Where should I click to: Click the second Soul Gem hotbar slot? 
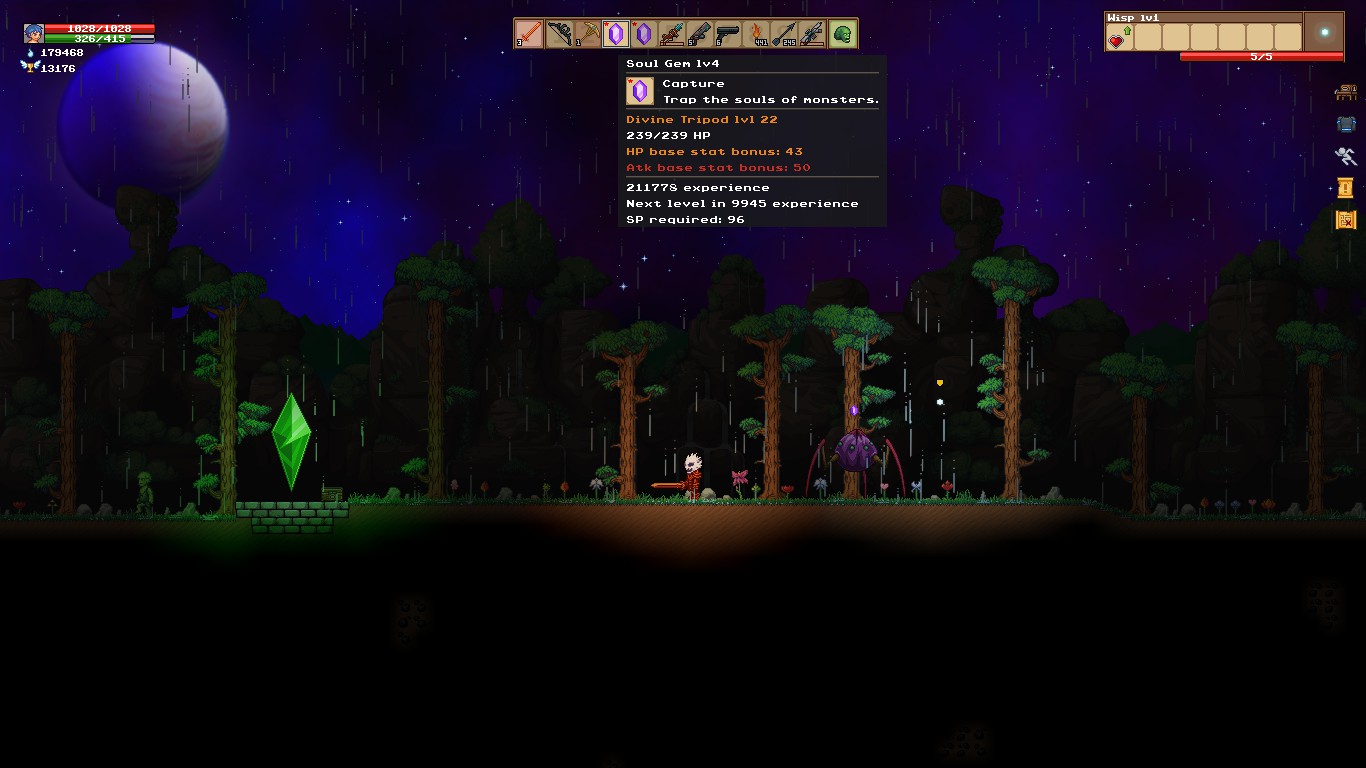coord(644,33)
